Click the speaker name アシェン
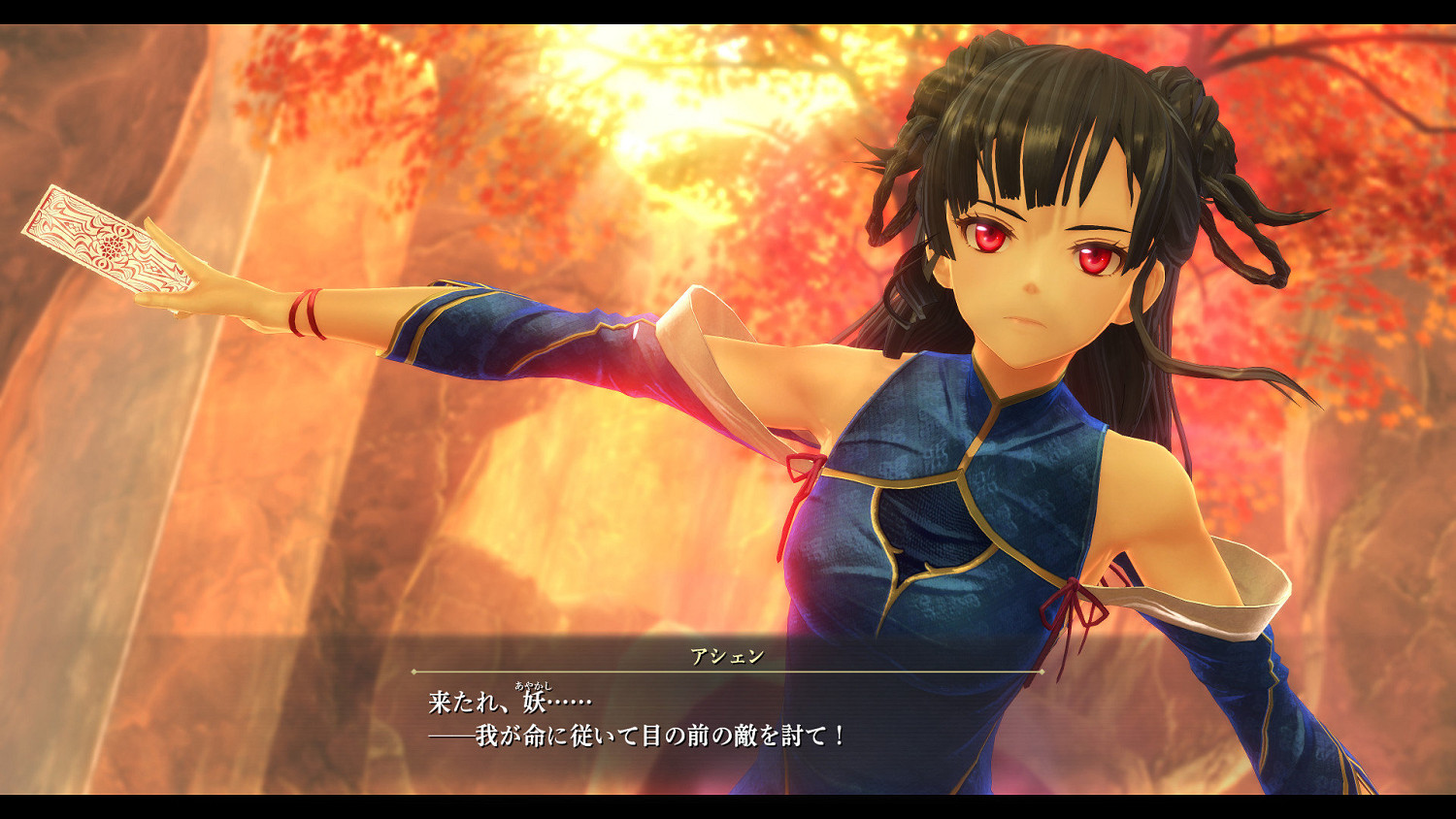 click(x=728, y=655)
